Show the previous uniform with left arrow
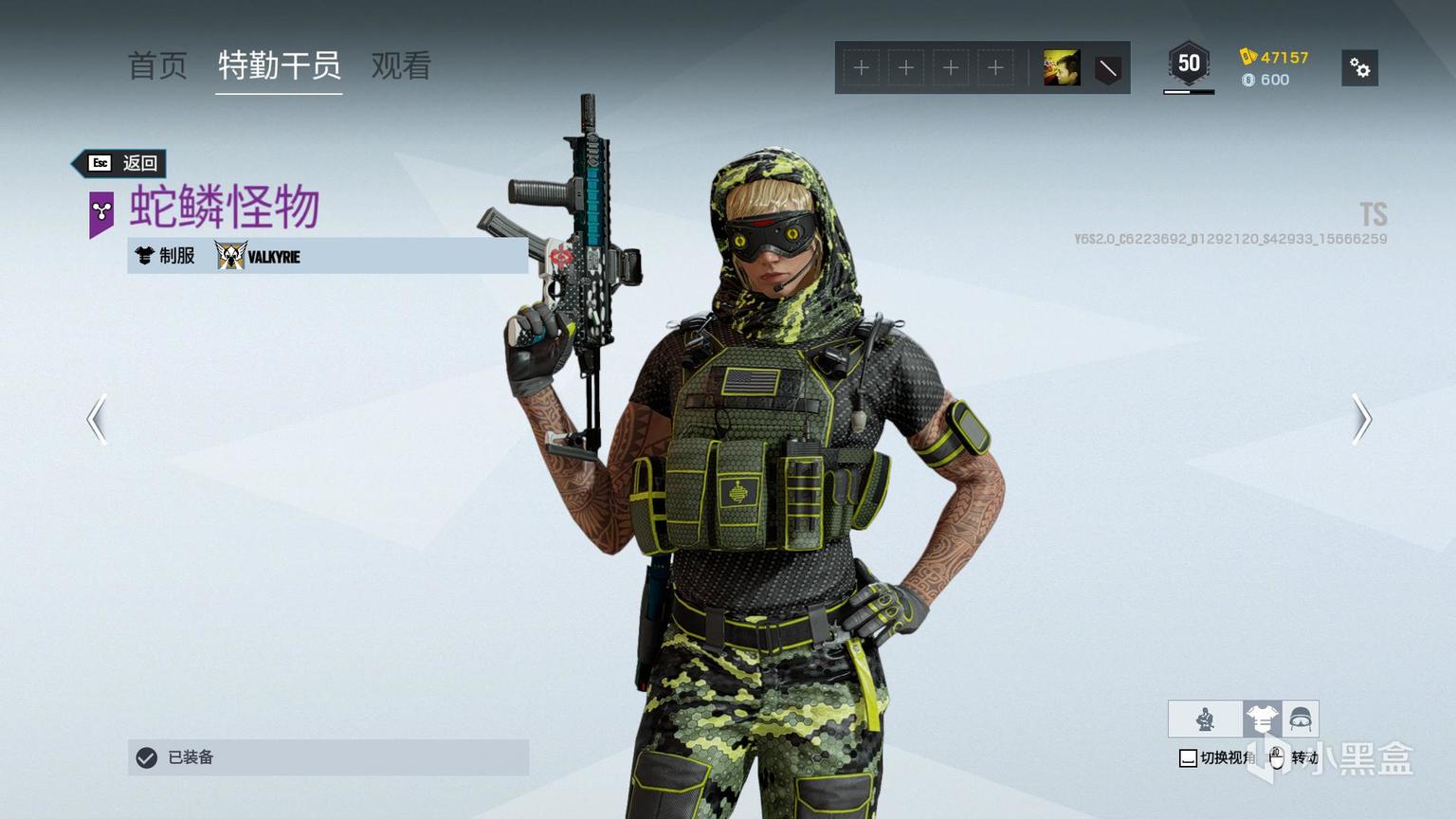This screenshot has width=1456, height=819. click(97, 419)
